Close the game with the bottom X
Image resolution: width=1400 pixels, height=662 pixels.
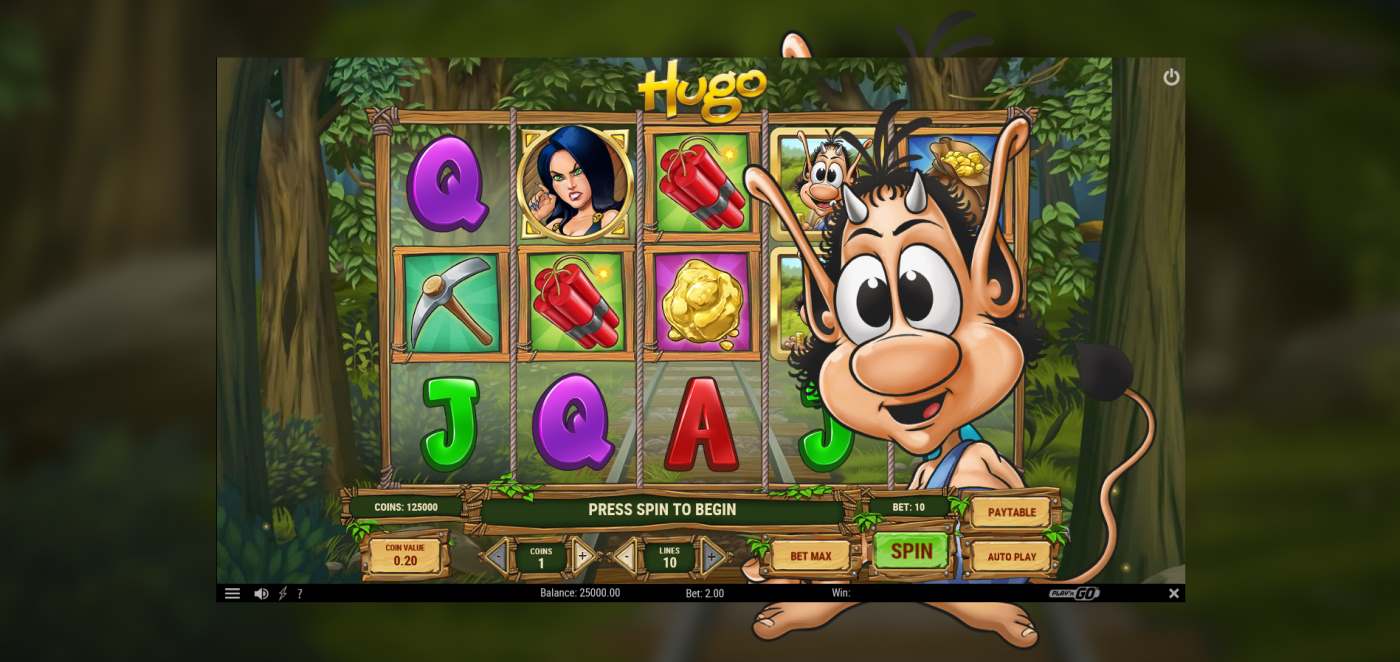pyautogui.click(x=1174, y=593)
